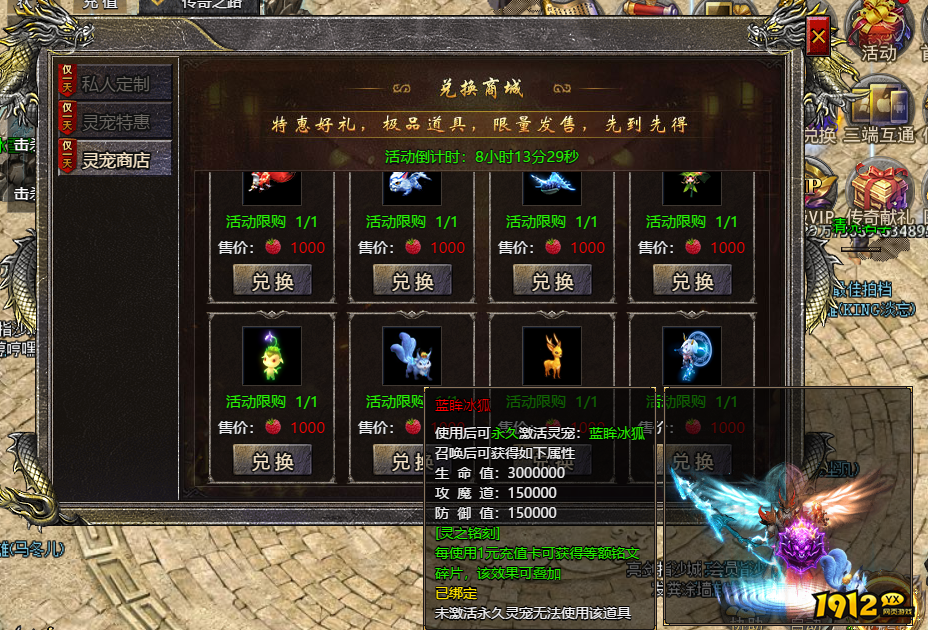
Task: Select the green sprout pet icon
Action: [272, 356]
